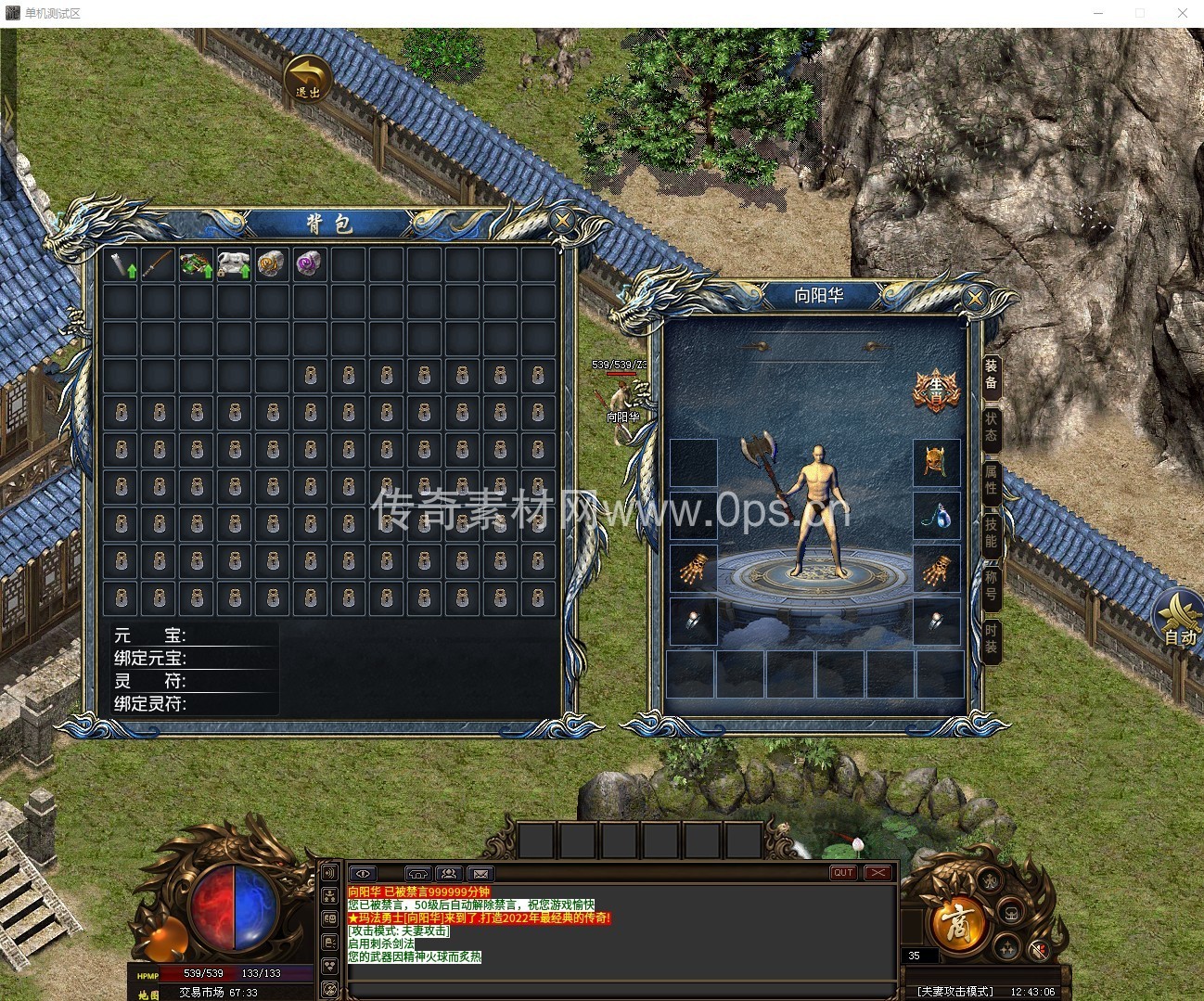
Task: Click the QUT button on the chat bar
Action: coord(843,873)
